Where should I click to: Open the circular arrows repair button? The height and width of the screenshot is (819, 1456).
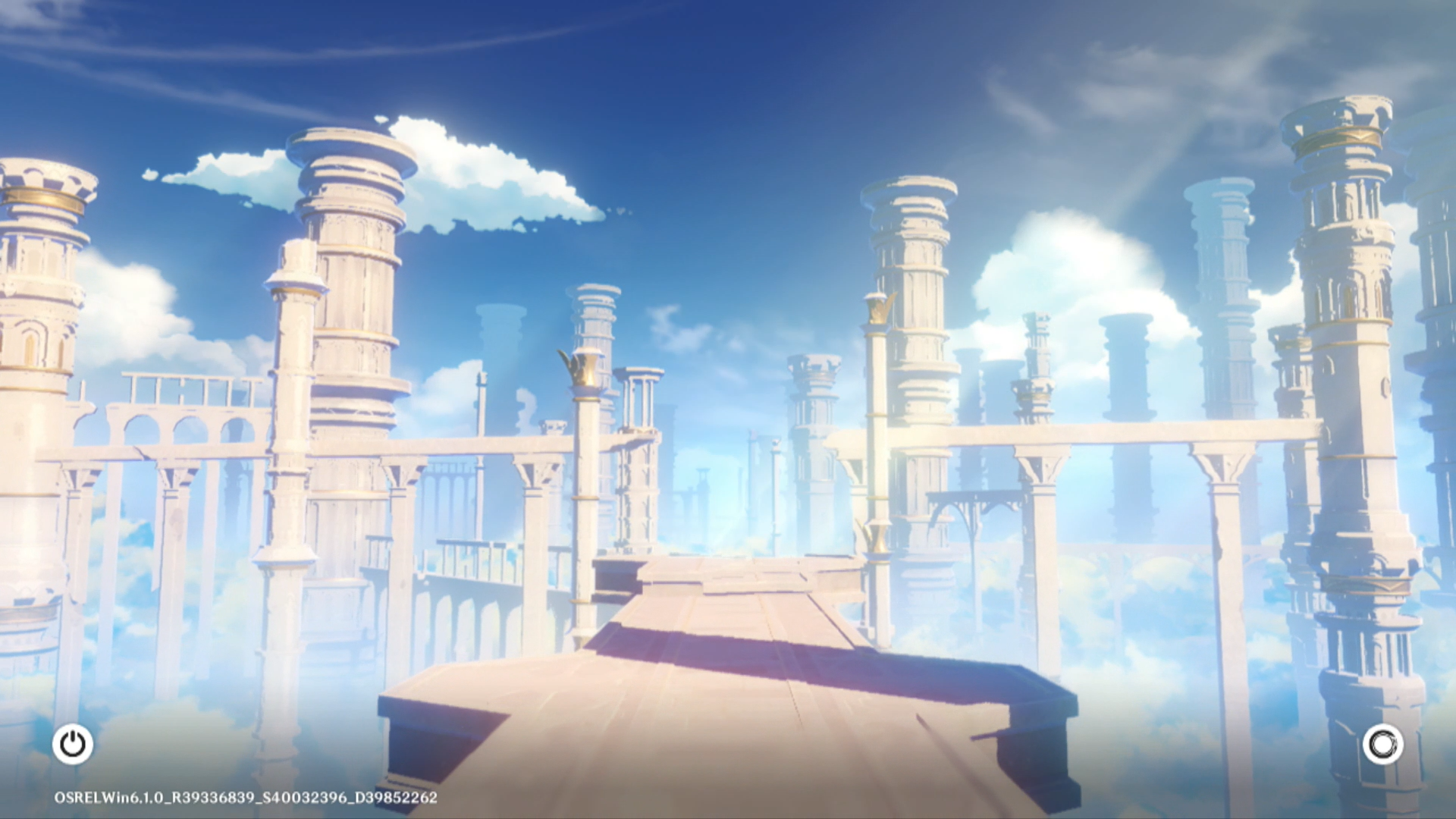[x=1382, y=744]
